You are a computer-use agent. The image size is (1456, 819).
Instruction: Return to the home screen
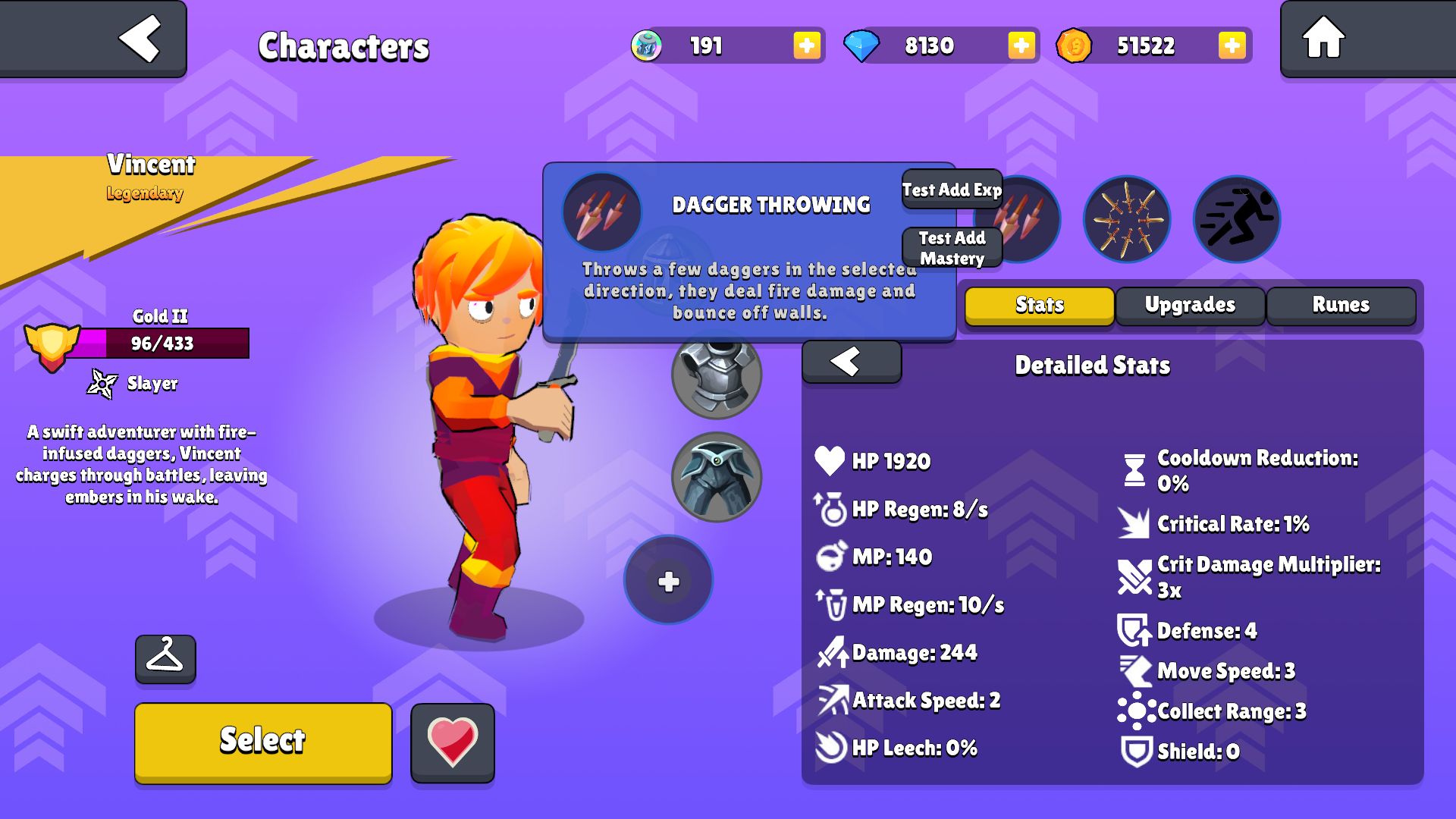click(x=1323, y=38)
